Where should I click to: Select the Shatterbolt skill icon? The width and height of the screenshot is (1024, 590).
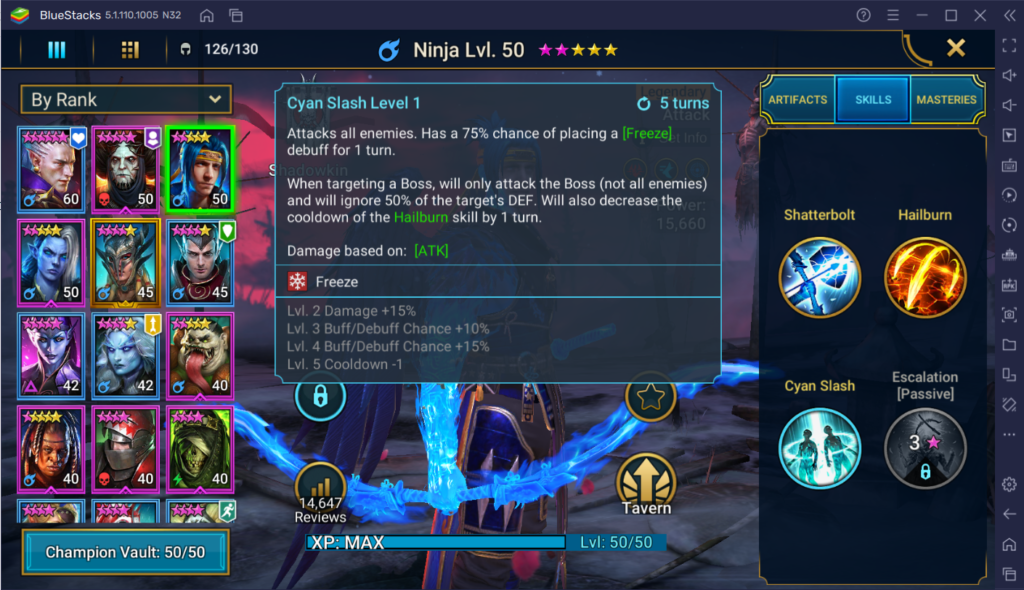tap(820, 277)
